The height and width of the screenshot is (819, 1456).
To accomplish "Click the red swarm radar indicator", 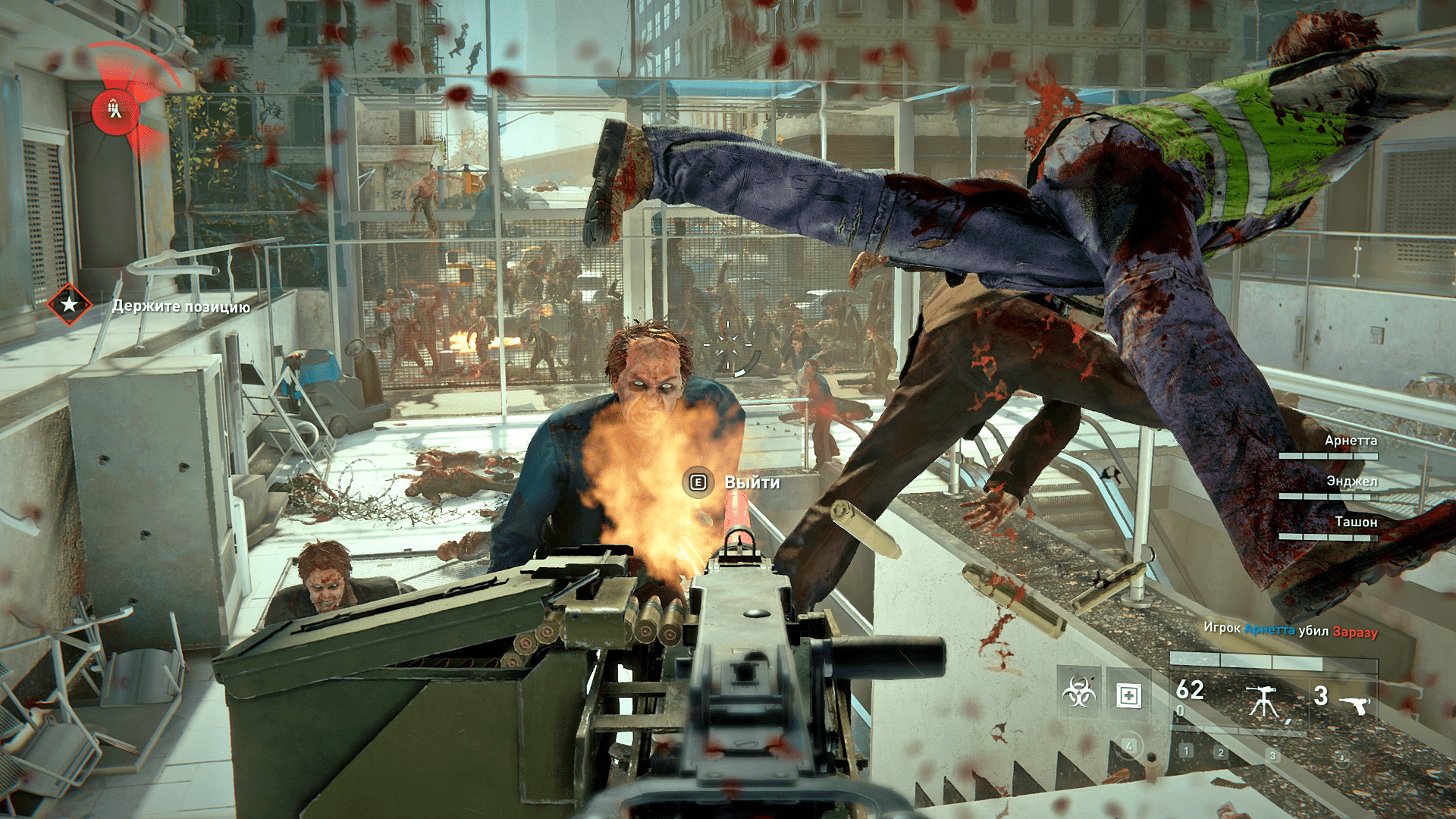I will [115, 111].
